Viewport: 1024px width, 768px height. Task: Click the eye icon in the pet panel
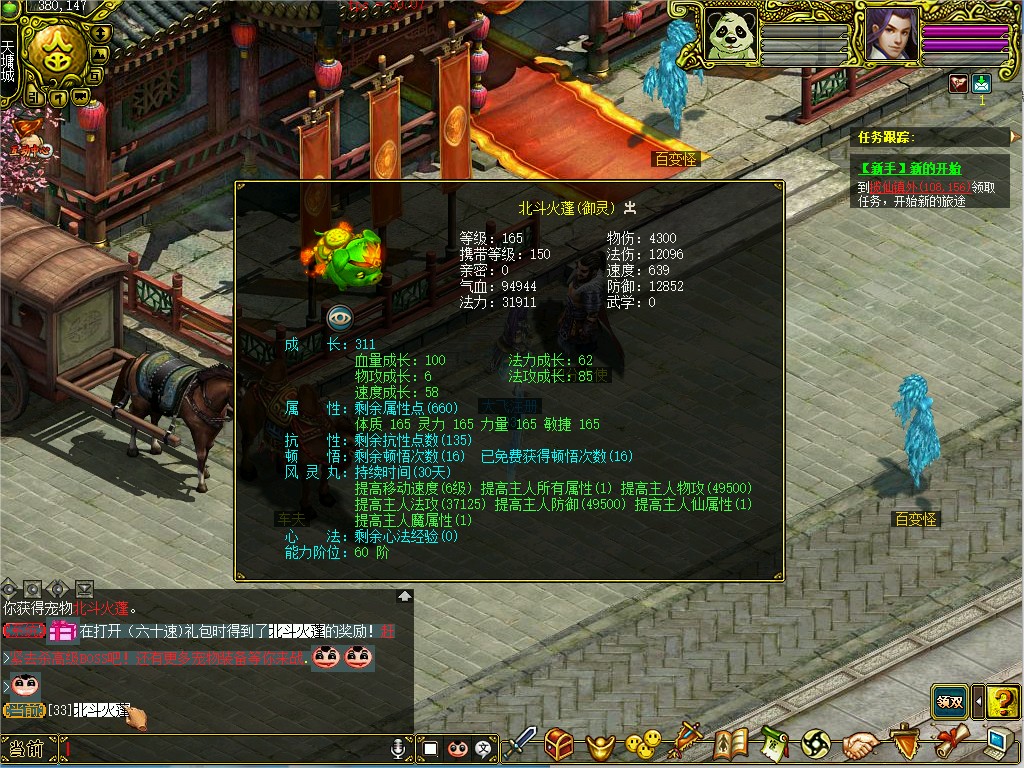(x=341, y=318)
